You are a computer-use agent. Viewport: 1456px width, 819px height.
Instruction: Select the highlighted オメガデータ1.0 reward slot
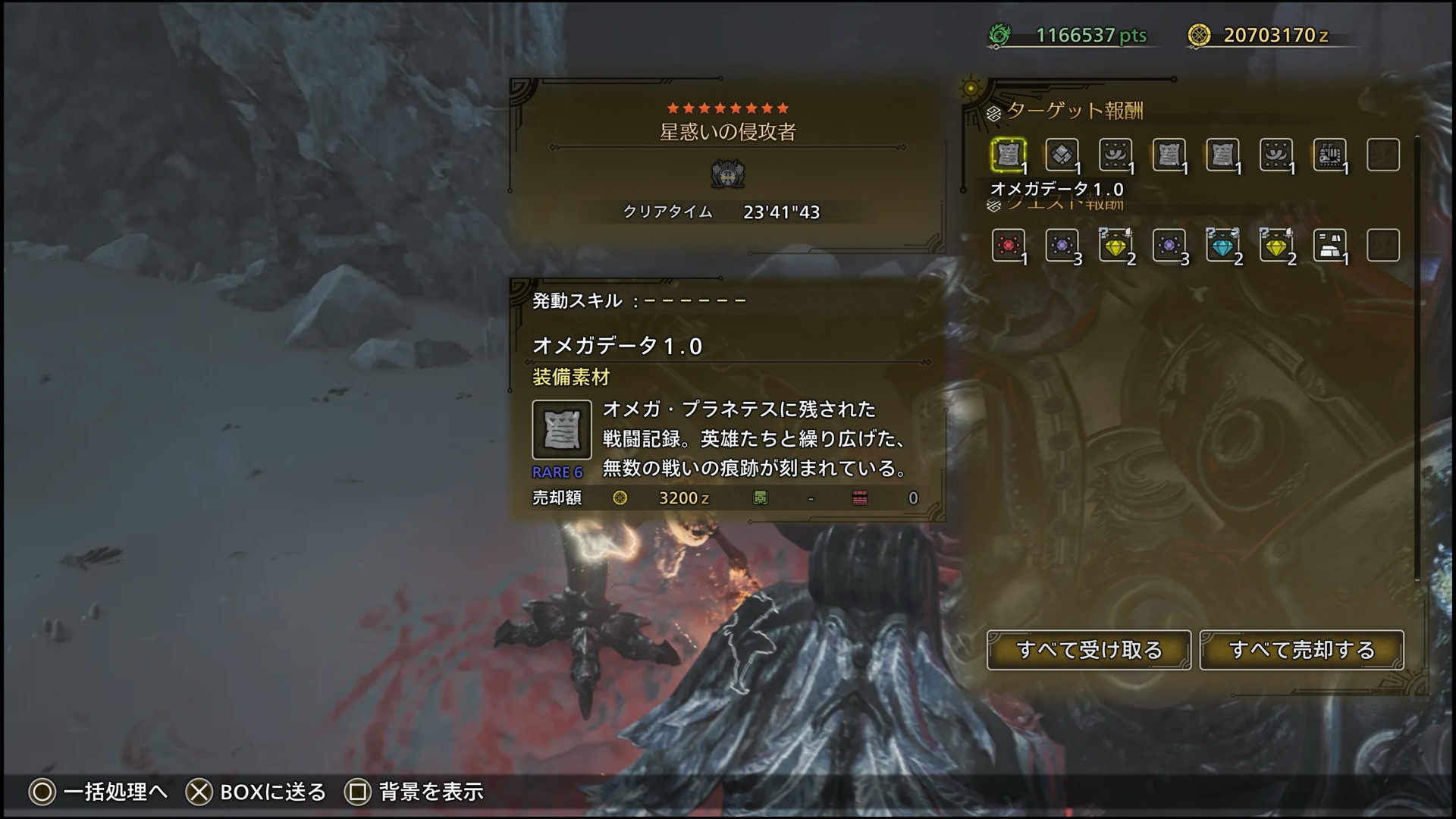coord(1008,155)
